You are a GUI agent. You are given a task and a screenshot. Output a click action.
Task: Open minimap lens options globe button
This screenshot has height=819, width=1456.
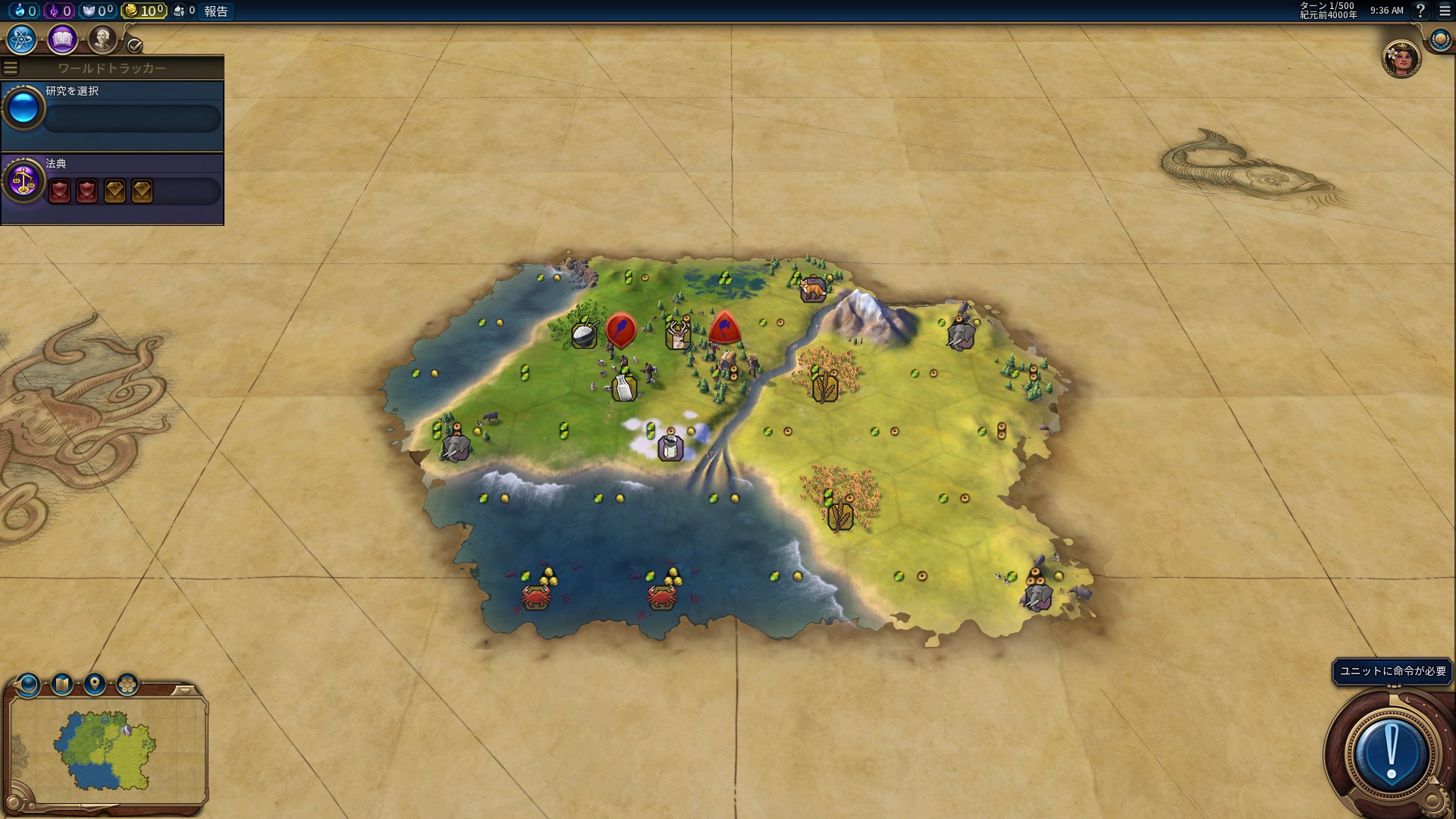pos(29,685)
